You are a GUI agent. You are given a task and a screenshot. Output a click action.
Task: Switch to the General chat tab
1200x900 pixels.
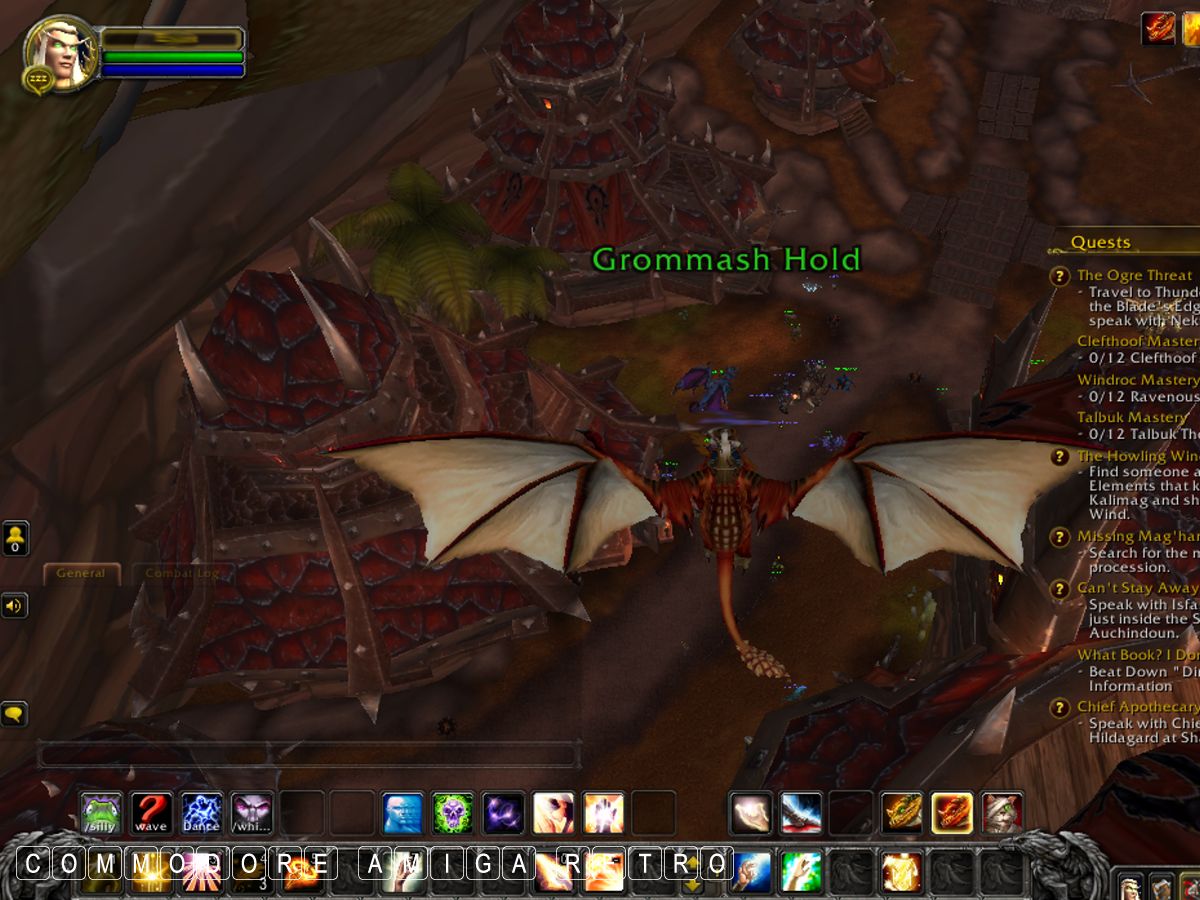click(x=81, y=574)
